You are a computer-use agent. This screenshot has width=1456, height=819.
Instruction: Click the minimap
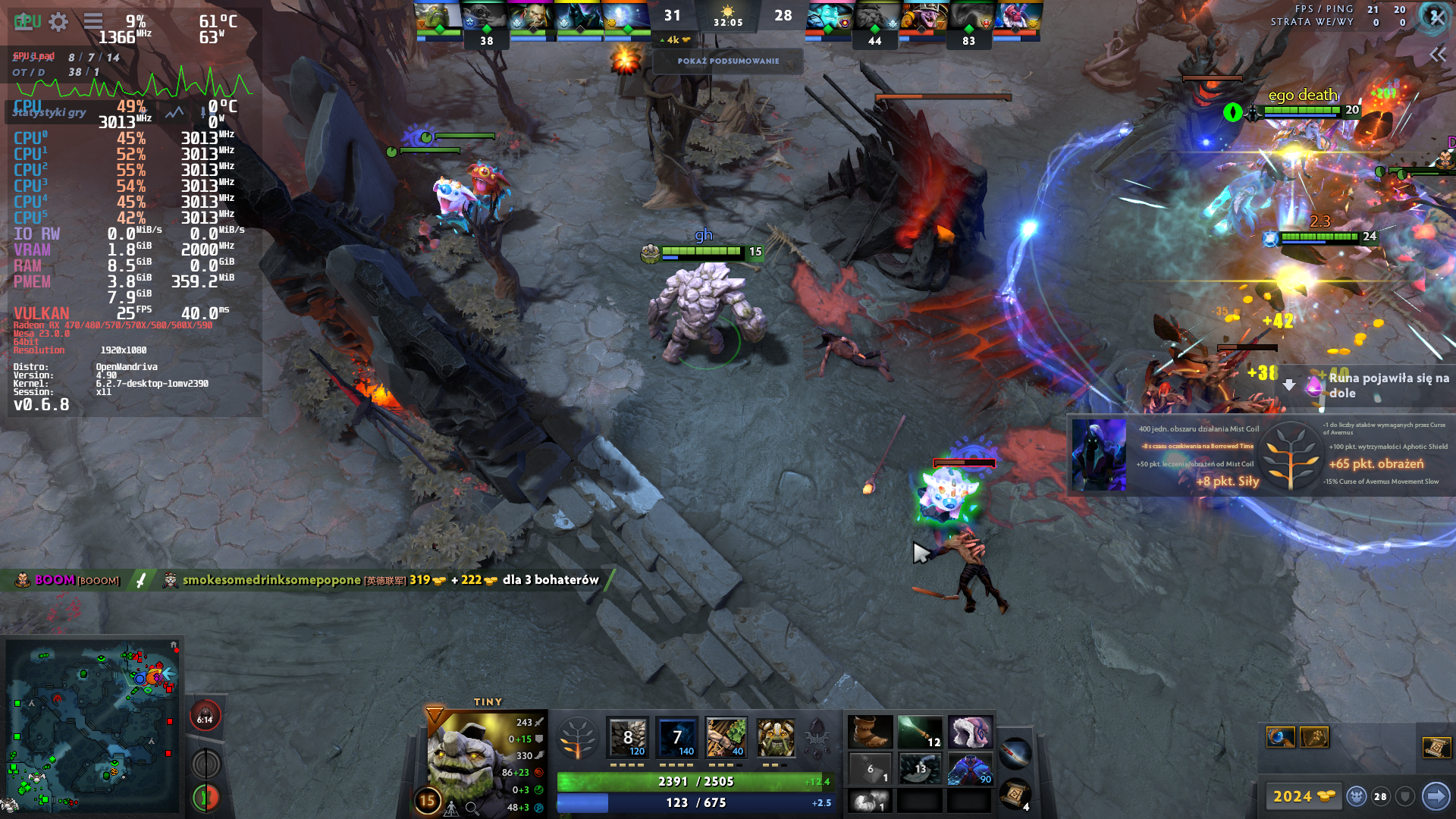tap(92, 726)
